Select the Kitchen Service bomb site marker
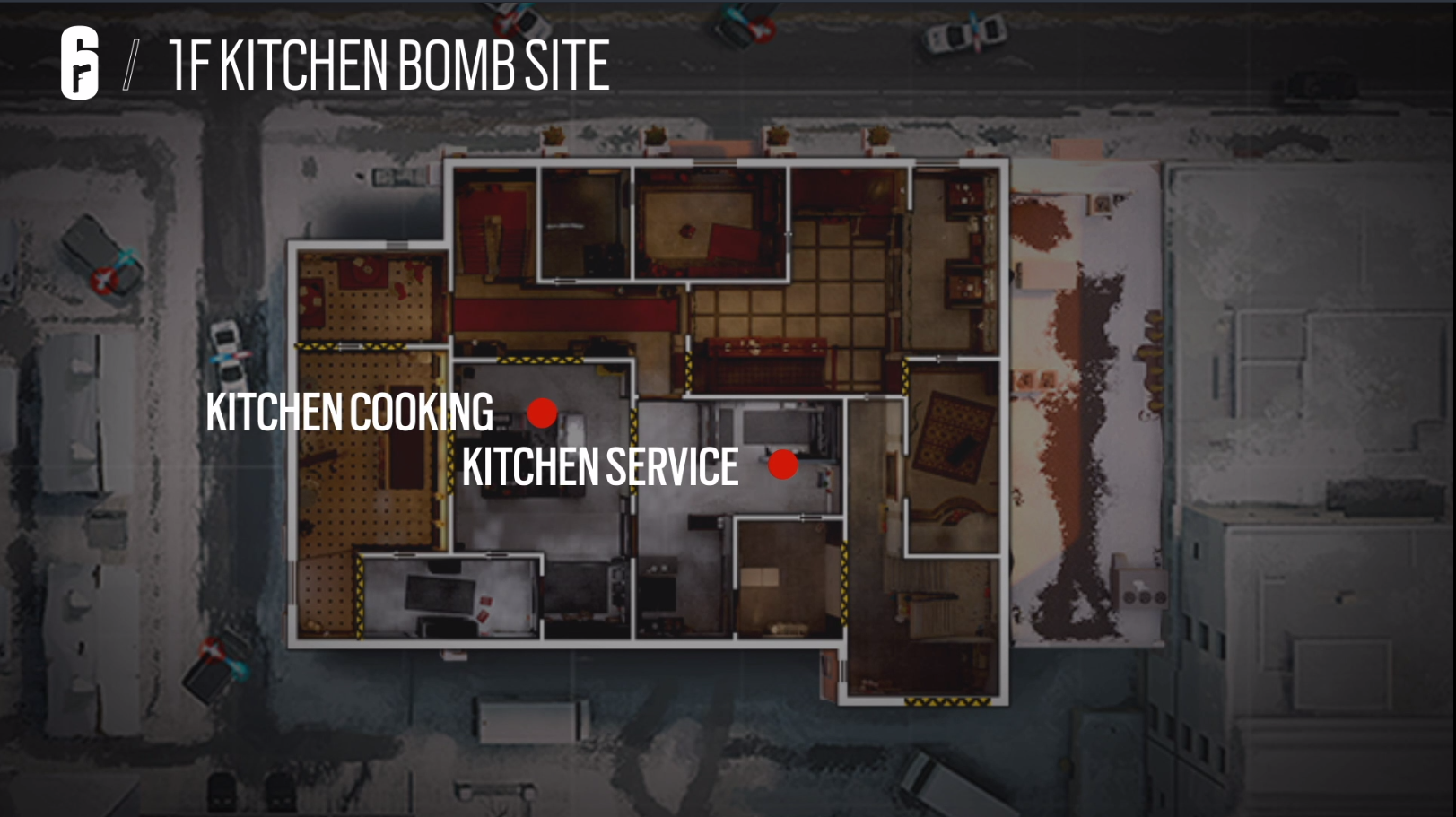 pyautogui.click(x=783, y=465)
